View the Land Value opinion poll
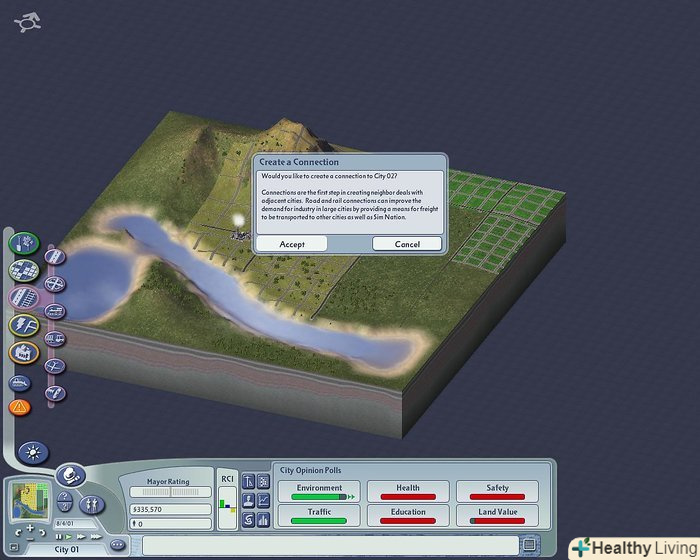 pyautogui.click(x=497, y=516)
